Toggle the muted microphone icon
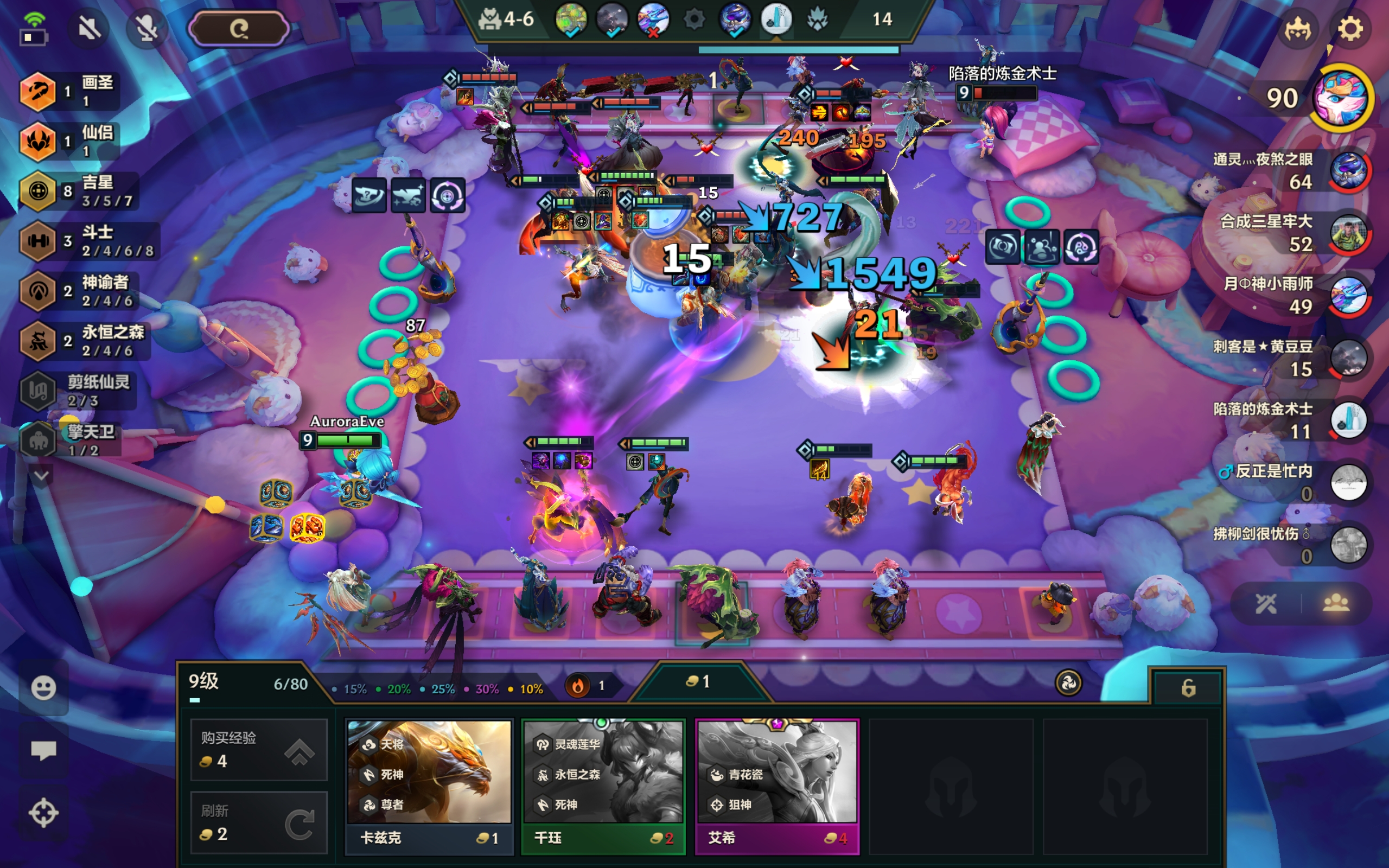This screenshot has width=1389, height=868. [146, 28]
